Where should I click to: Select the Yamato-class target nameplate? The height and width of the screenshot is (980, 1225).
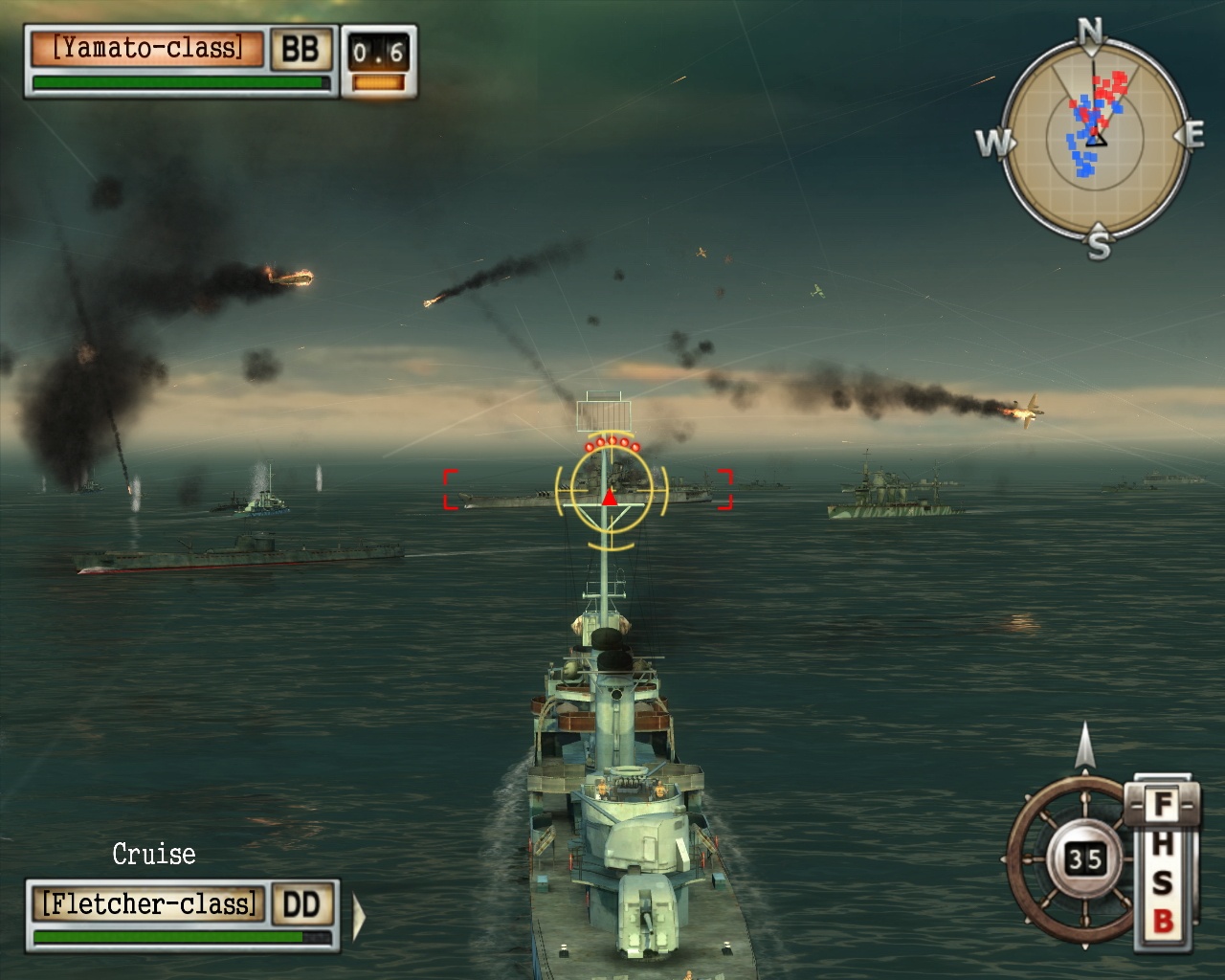(147, 49)
